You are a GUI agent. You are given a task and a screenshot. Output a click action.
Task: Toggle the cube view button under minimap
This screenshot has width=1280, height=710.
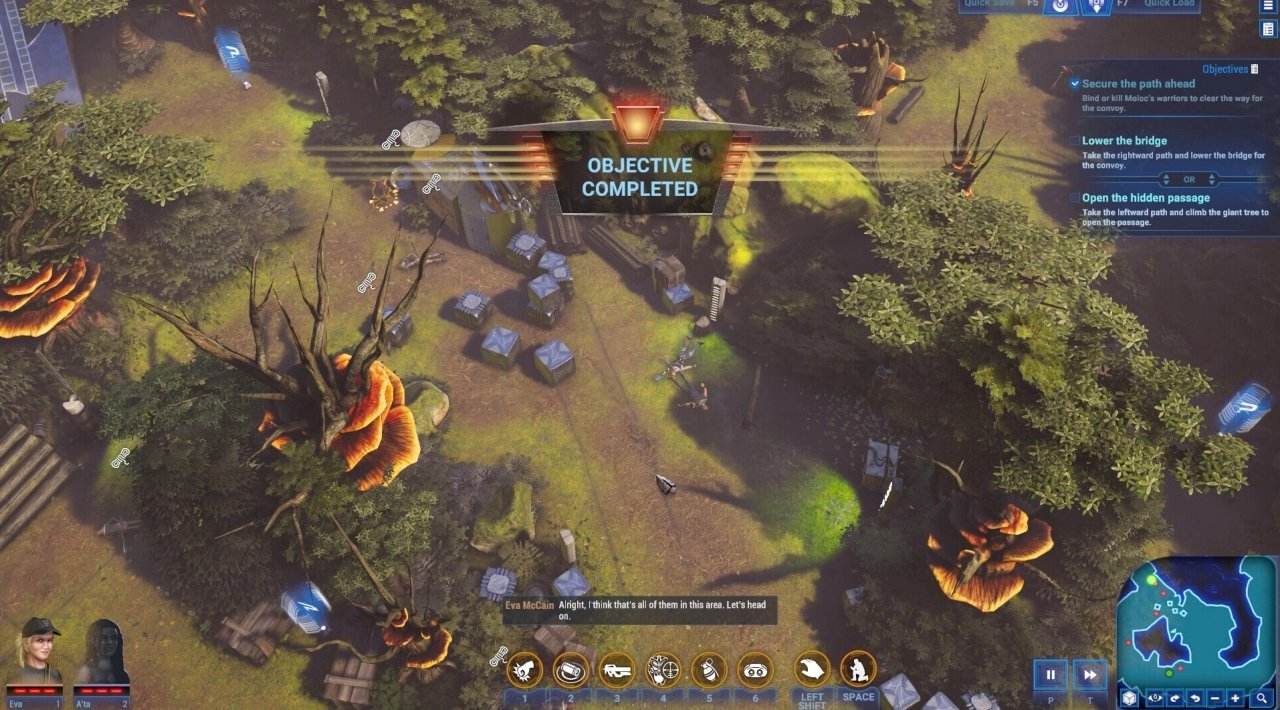point(1129,698)
